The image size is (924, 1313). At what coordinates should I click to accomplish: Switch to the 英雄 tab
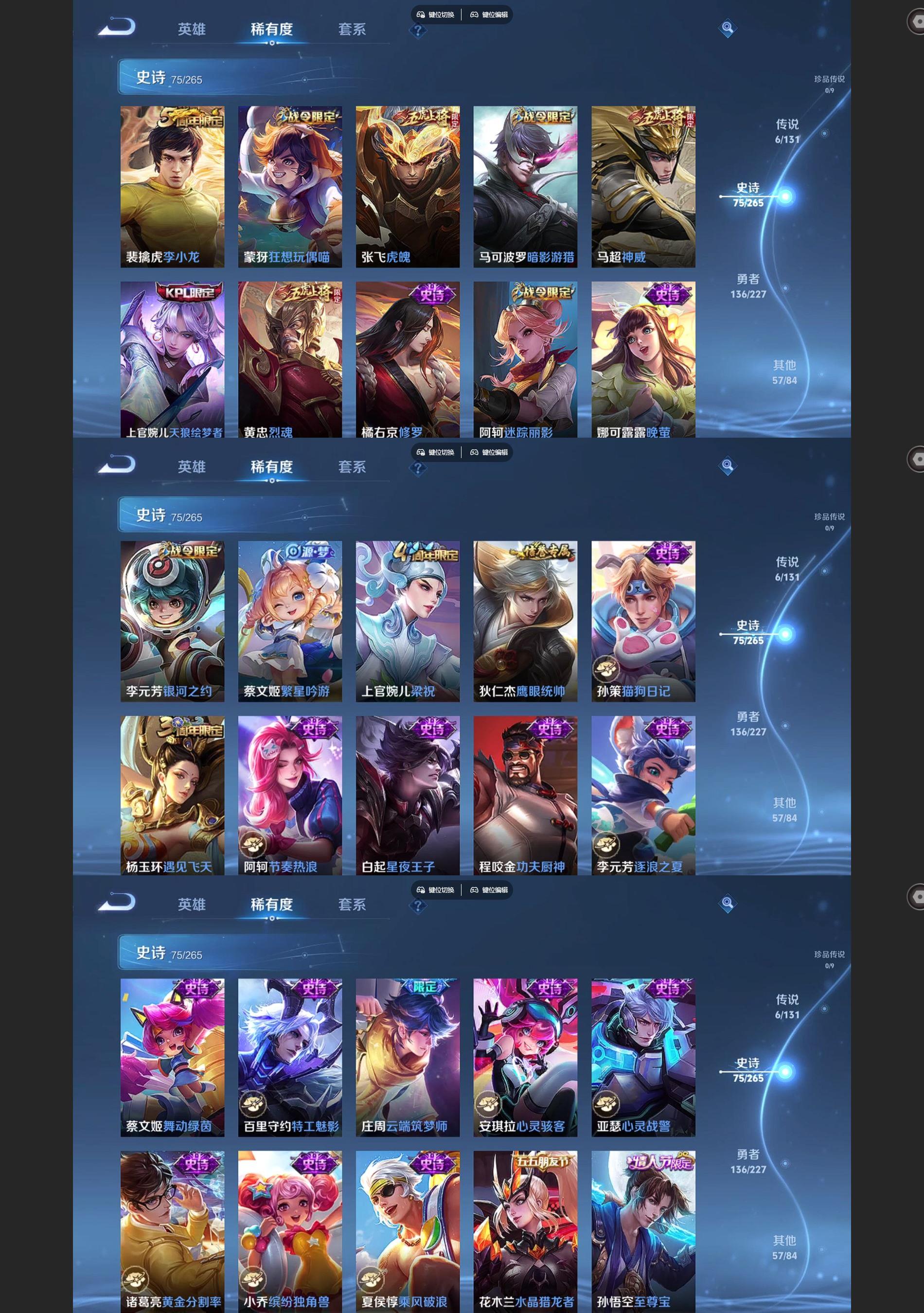coord(193,30)
